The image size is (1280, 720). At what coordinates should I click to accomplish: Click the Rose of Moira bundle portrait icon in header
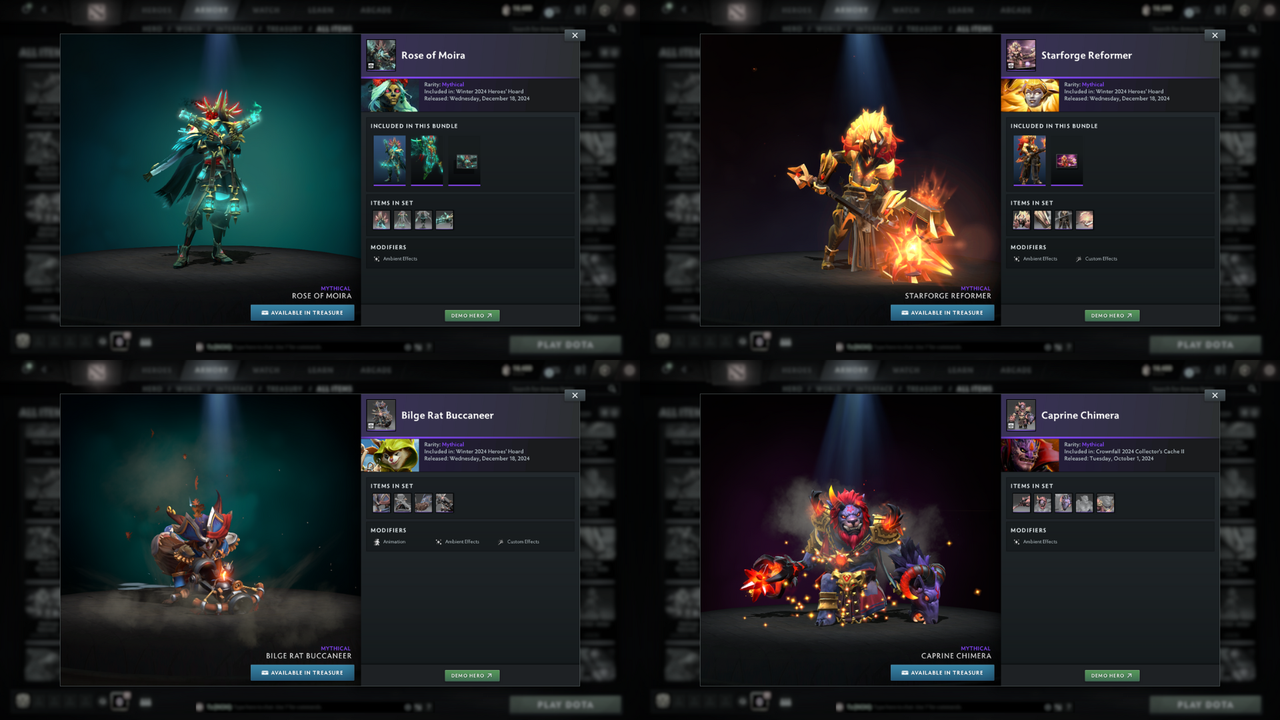(x=381, y=55)
